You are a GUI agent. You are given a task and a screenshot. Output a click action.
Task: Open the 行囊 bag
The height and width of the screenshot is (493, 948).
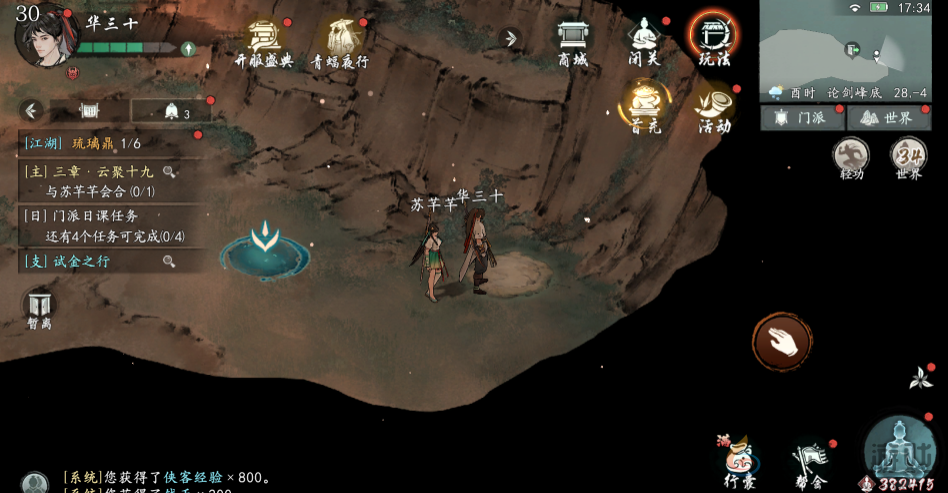(739, 461)
